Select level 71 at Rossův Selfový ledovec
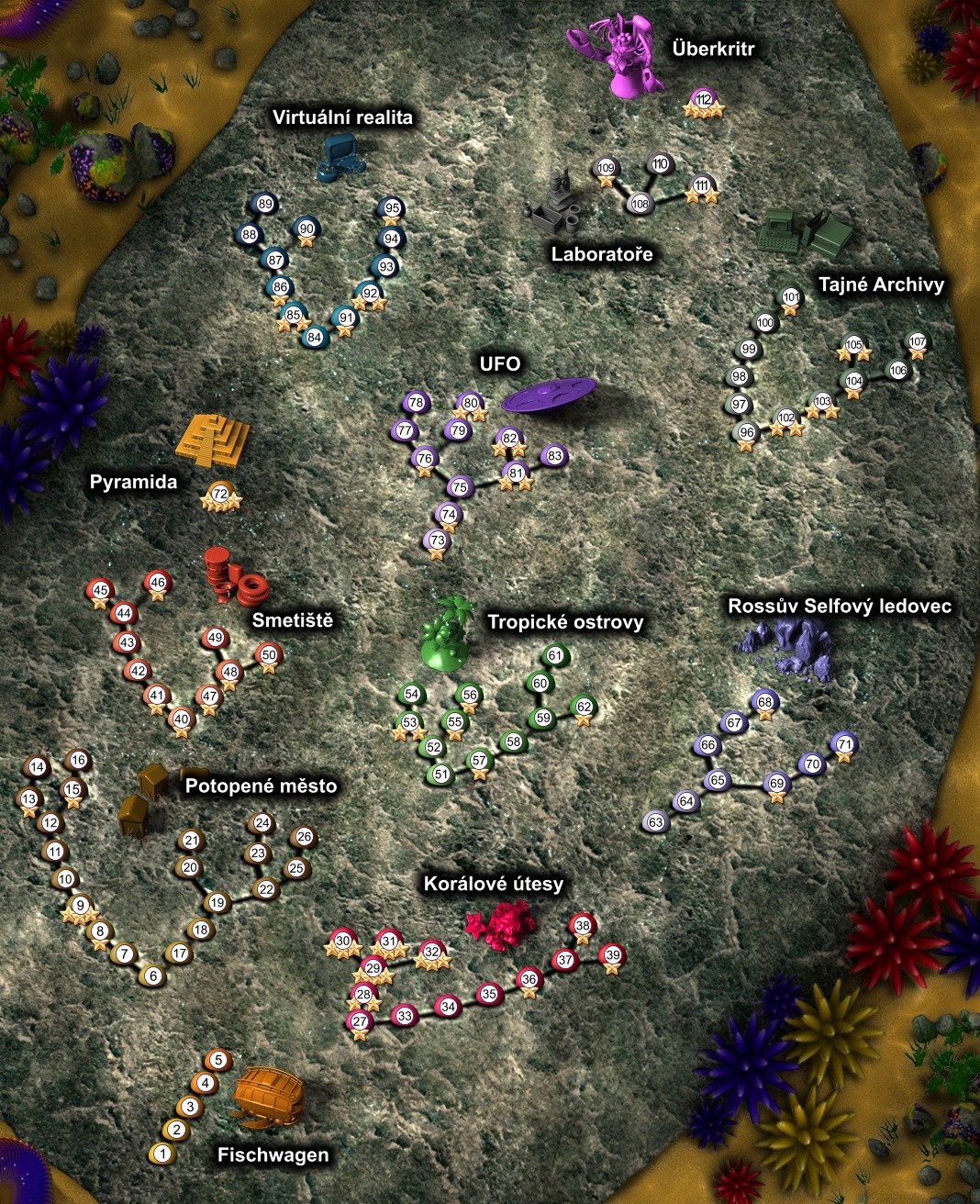 pyautogui.click(x=845, y=743)
